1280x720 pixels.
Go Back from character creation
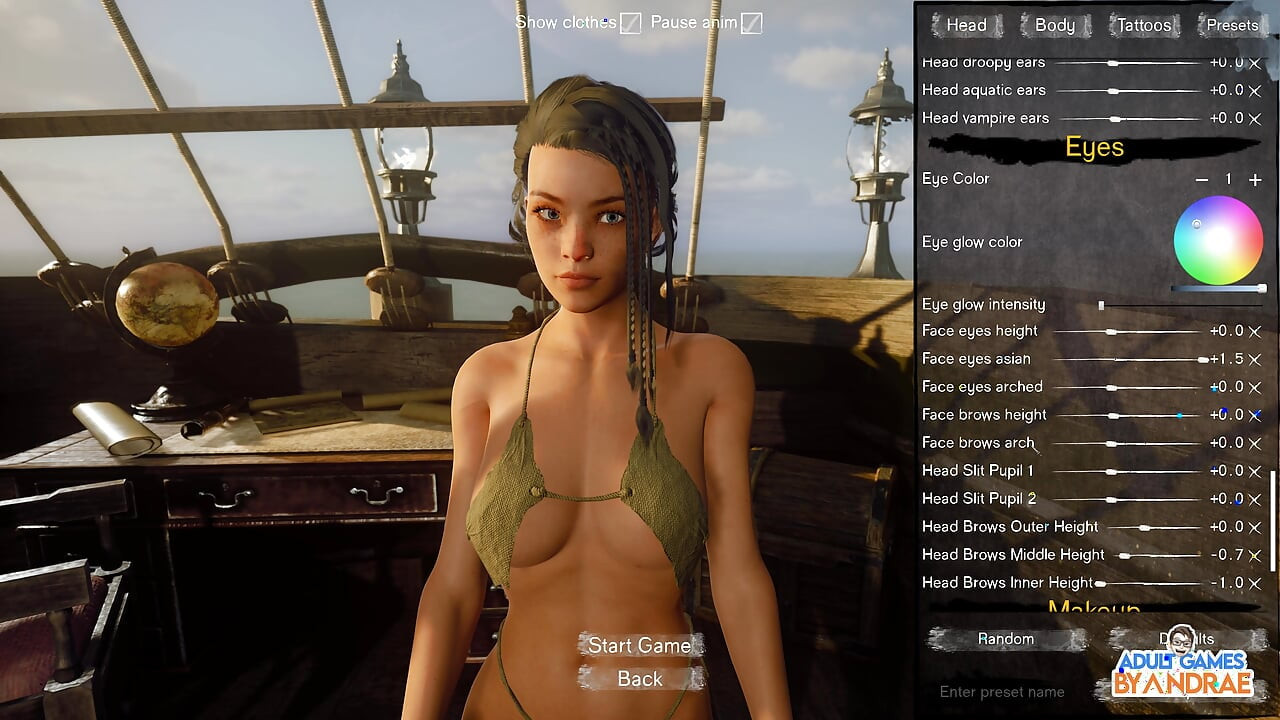[x=639, y=679]
